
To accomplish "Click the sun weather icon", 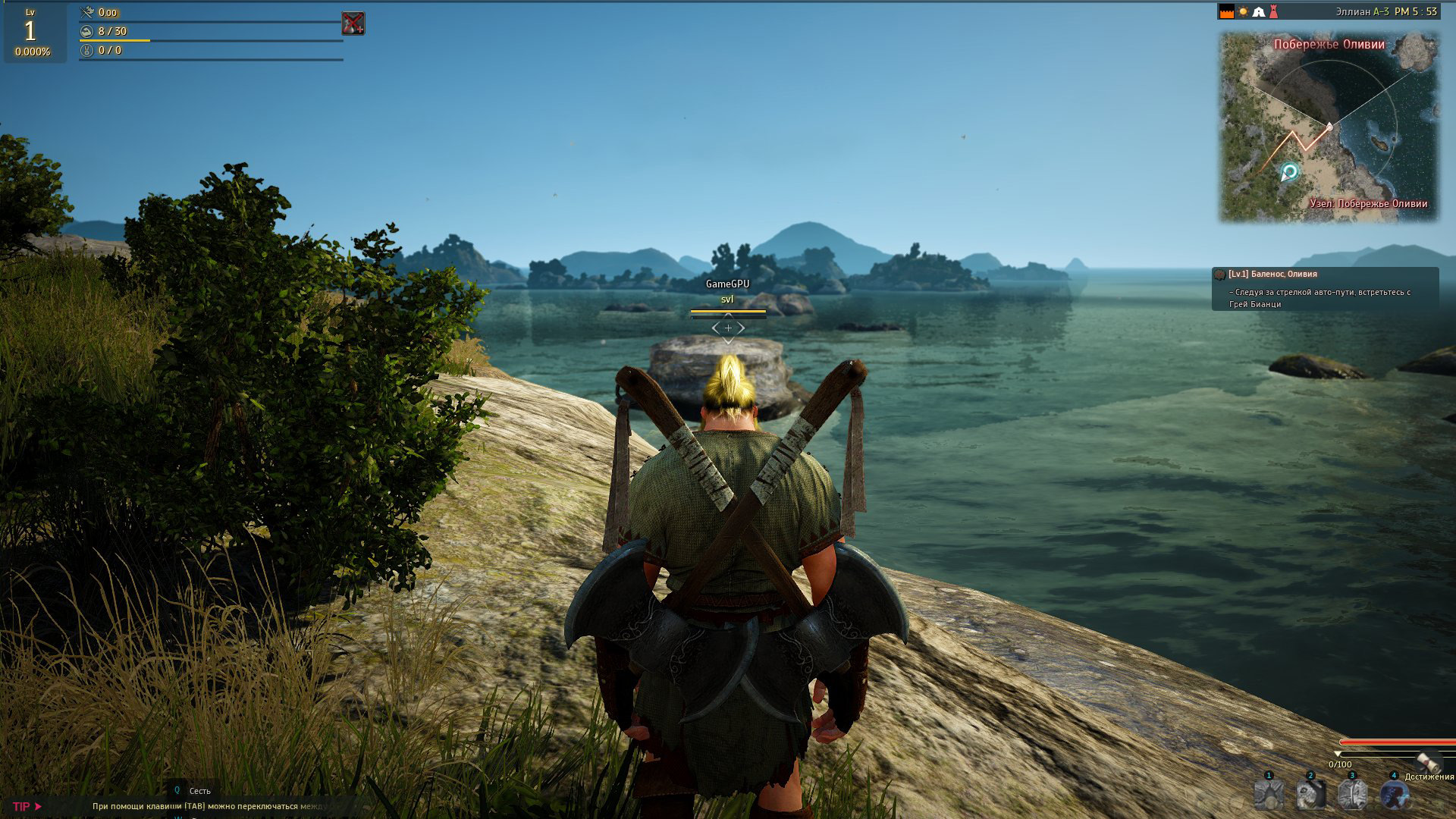I will point(1244,12).
